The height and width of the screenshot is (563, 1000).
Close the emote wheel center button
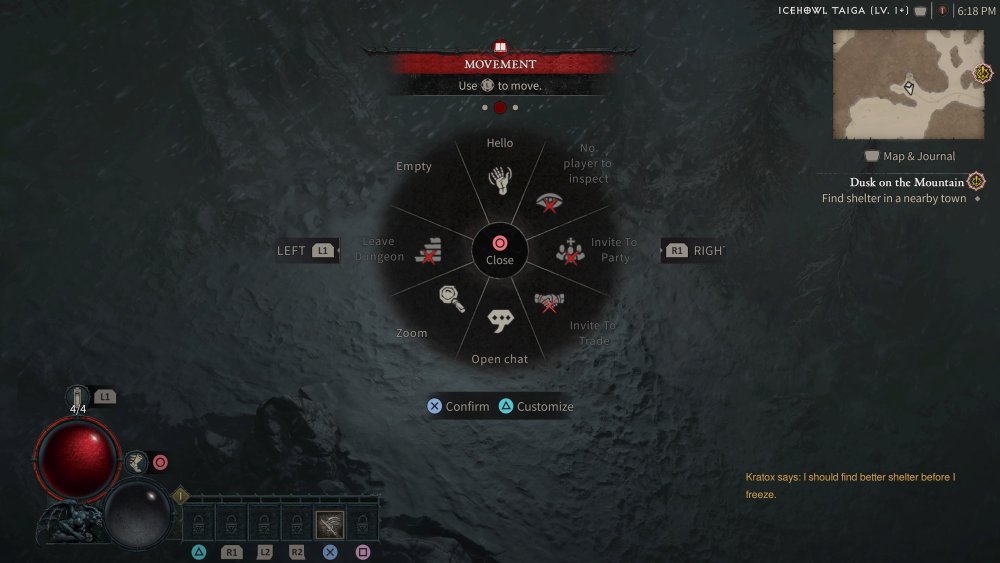[x=500, y=250]
